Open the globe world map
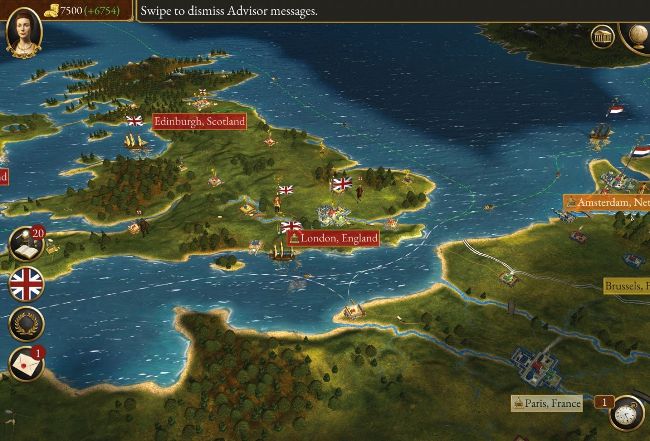 (x=637, y=35)
